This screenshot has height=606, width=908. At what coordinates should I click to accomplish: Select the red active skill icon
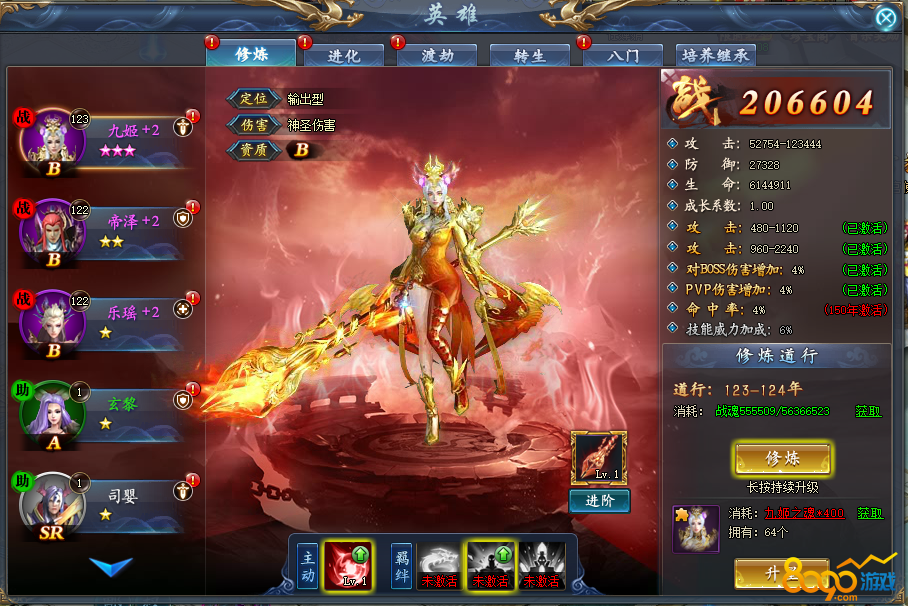[x=347, y=565]
